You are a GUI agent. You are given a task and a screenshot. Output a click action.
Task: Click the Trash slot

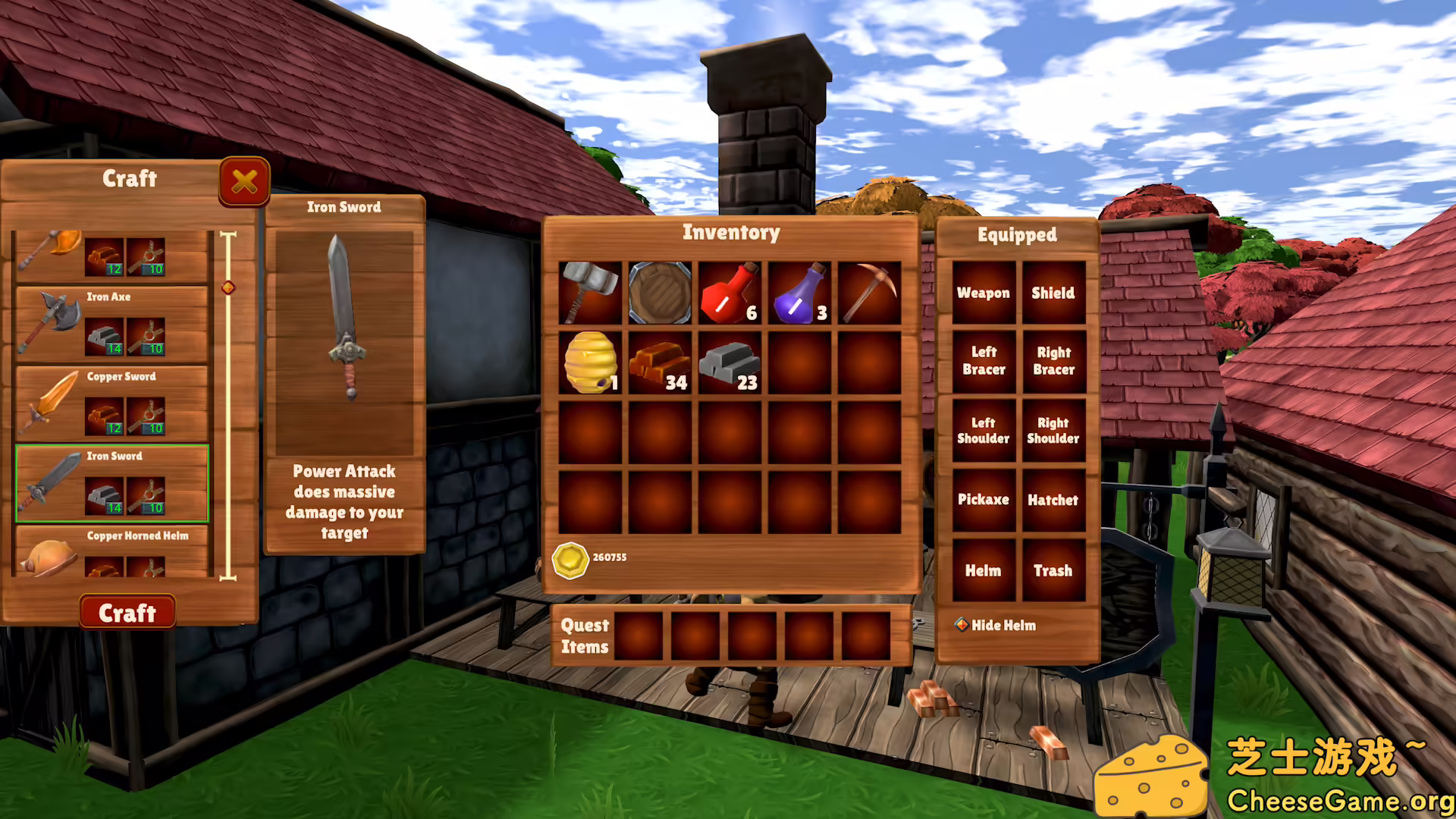click(1053, 570)
